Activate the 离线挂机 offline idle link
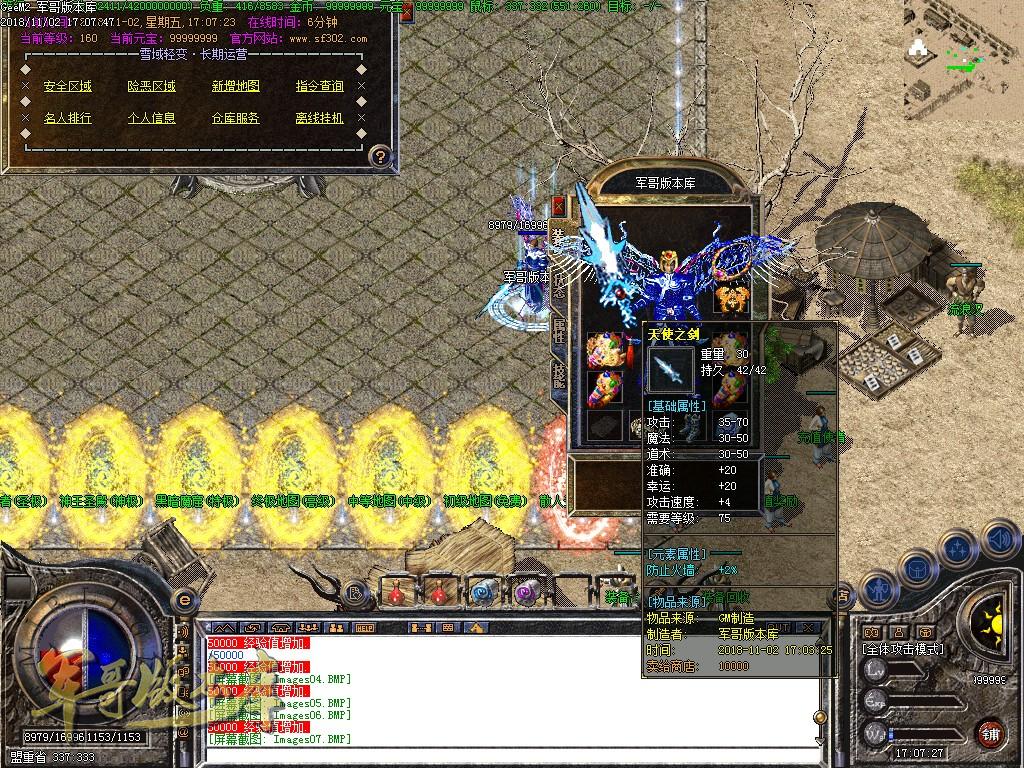This screenshot has height=768, width=1024. (x=320, y=117)
